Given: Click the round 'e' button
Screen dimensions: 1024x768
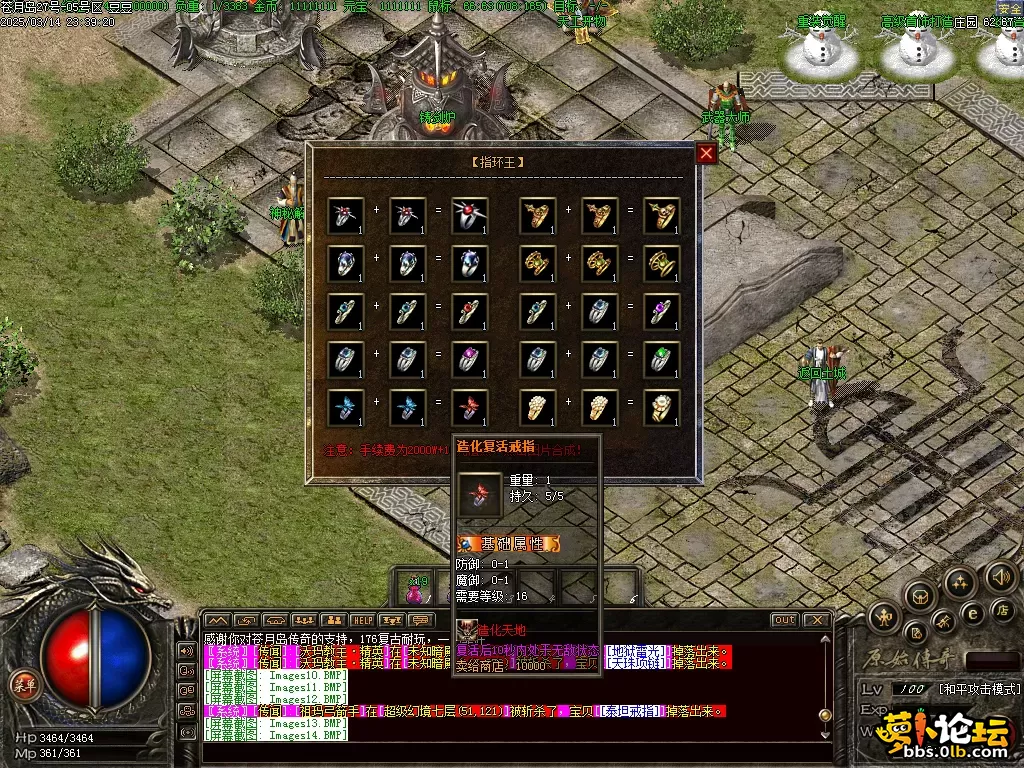Looking at the screenshot, I should (971, 612).
